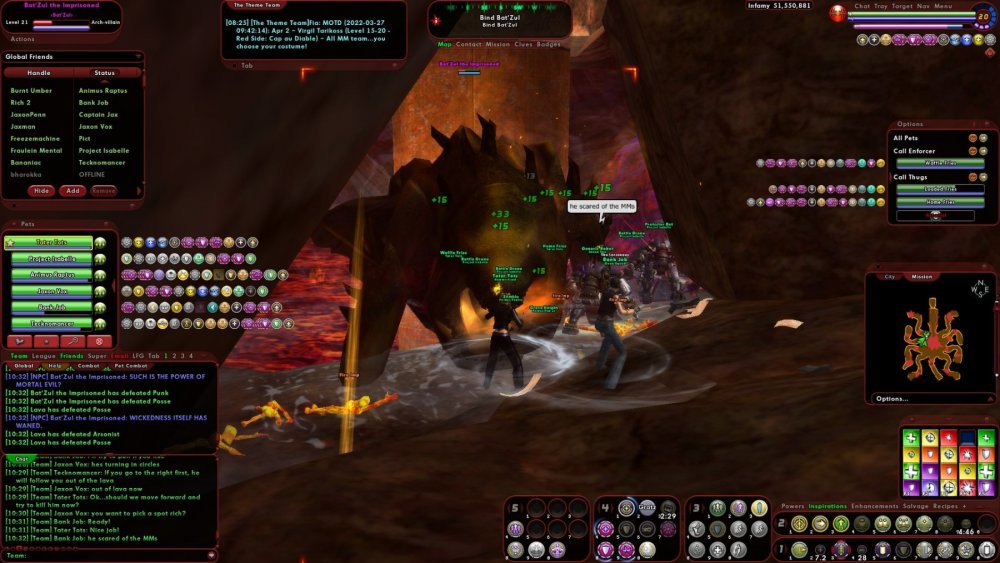Select teammate Project Isabelle
The image size is (1000, 563).
51,259
